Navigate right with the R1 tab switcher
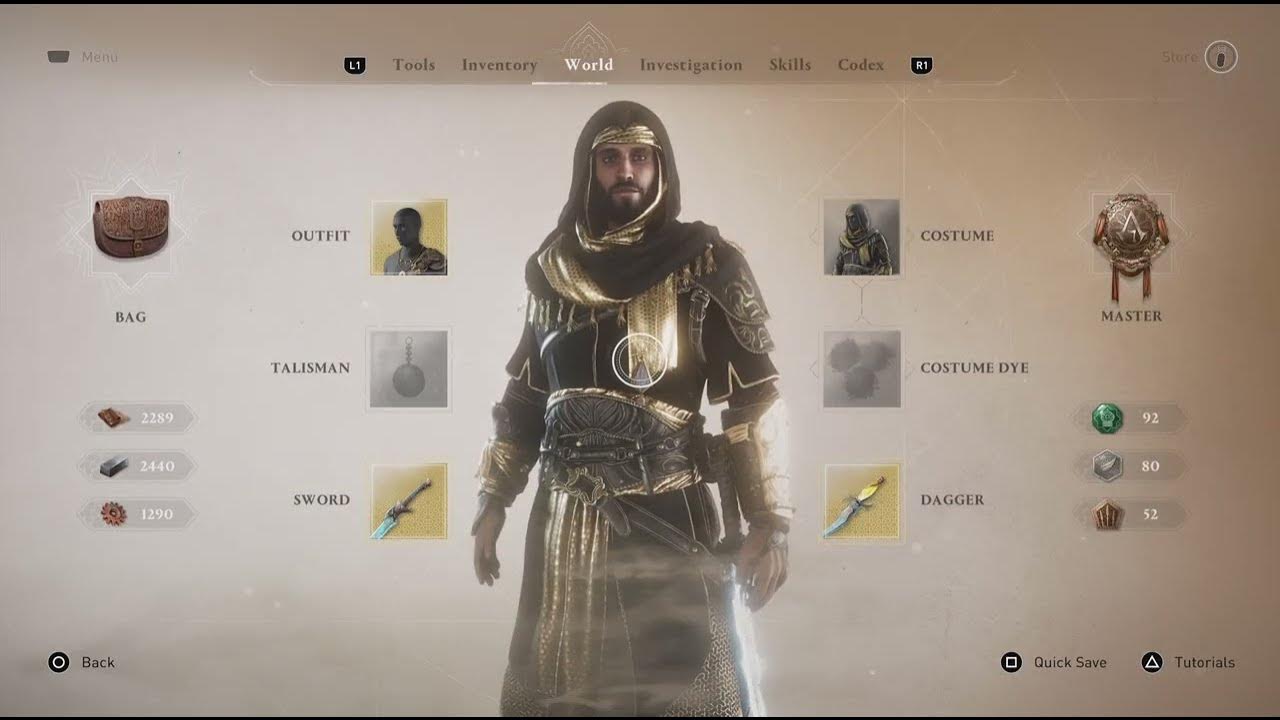Screen dimensions: 1280x720 click(920, 65)
